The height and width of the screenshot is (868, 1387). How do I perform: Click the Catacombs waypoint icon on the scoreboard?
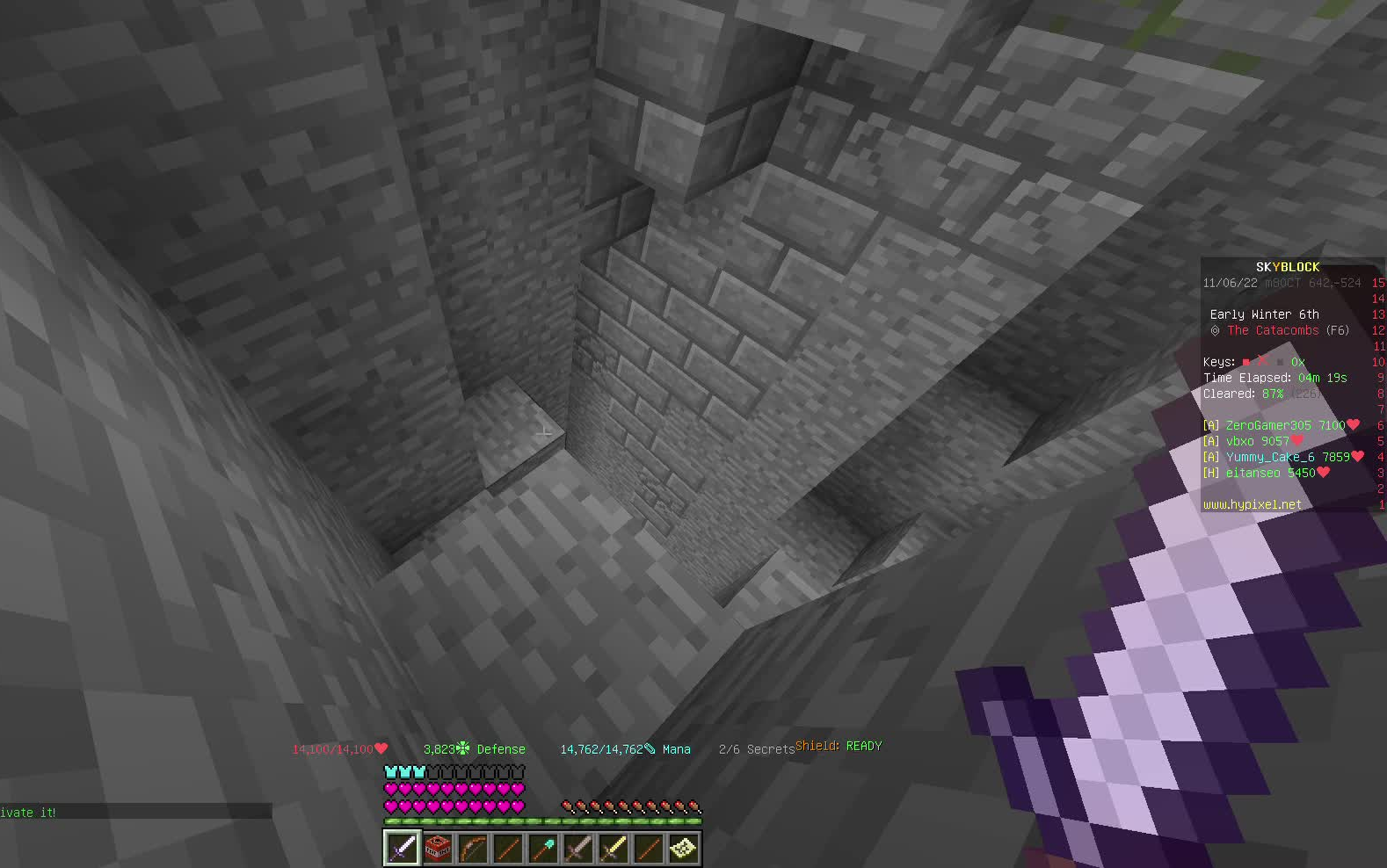tap(1216, 330)
